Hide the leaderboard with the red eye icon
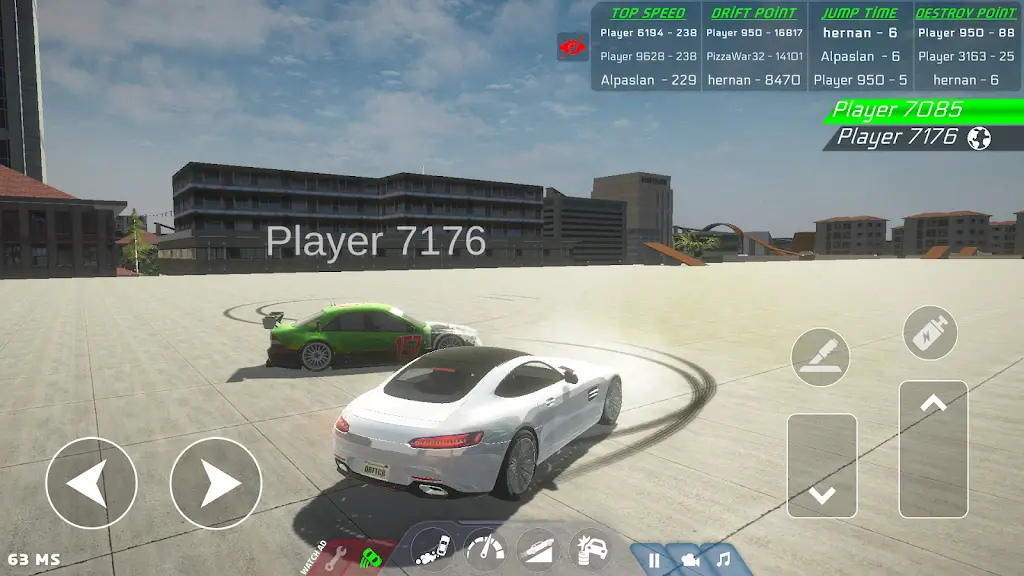Screen dimensions: 1024x576 coord(572,47)
